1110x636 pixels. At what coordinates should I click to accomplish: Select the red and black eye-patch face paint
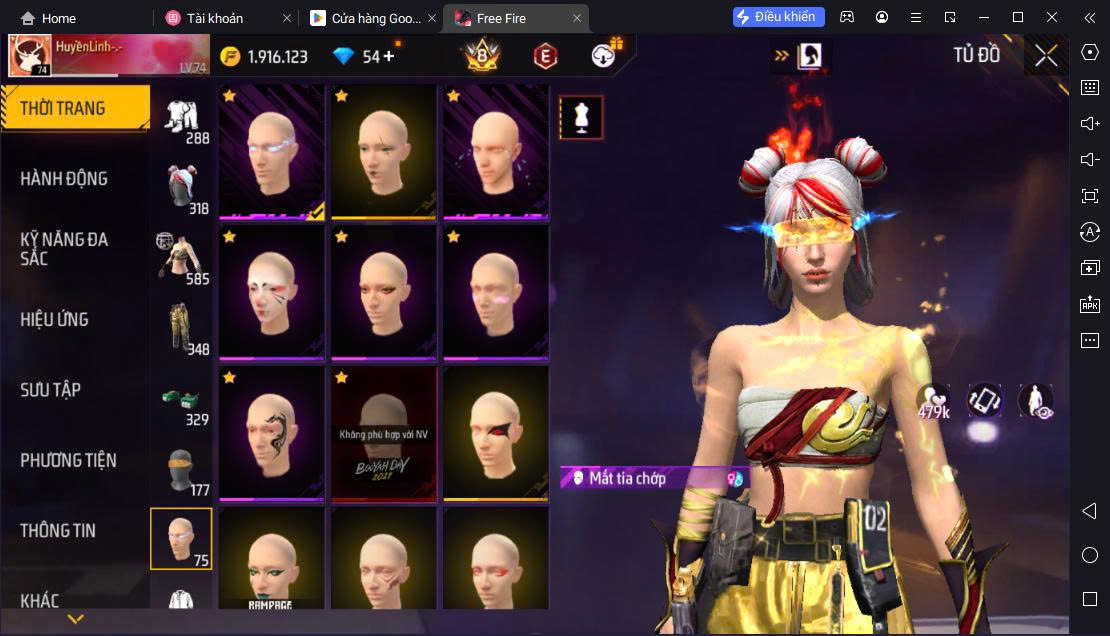[496, 433]
